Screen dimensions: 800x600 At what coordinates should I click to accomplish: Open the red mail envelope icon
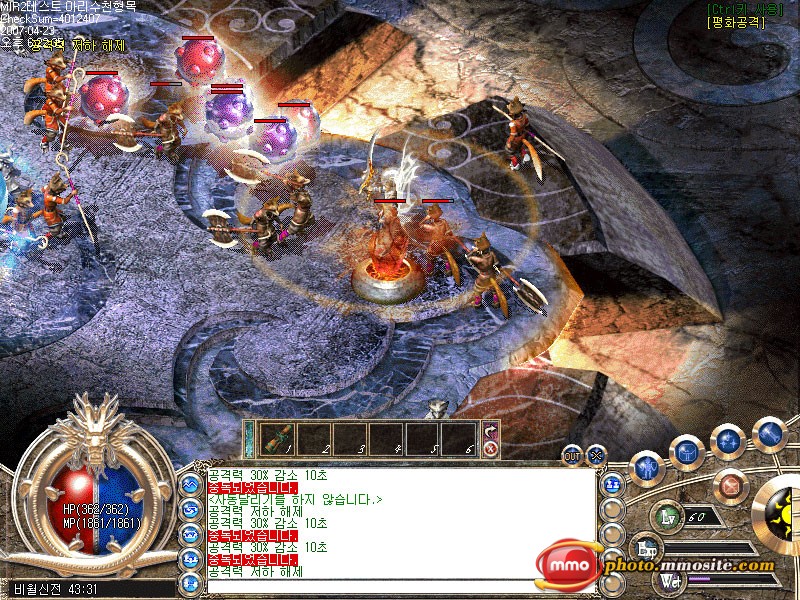point(733,486)
